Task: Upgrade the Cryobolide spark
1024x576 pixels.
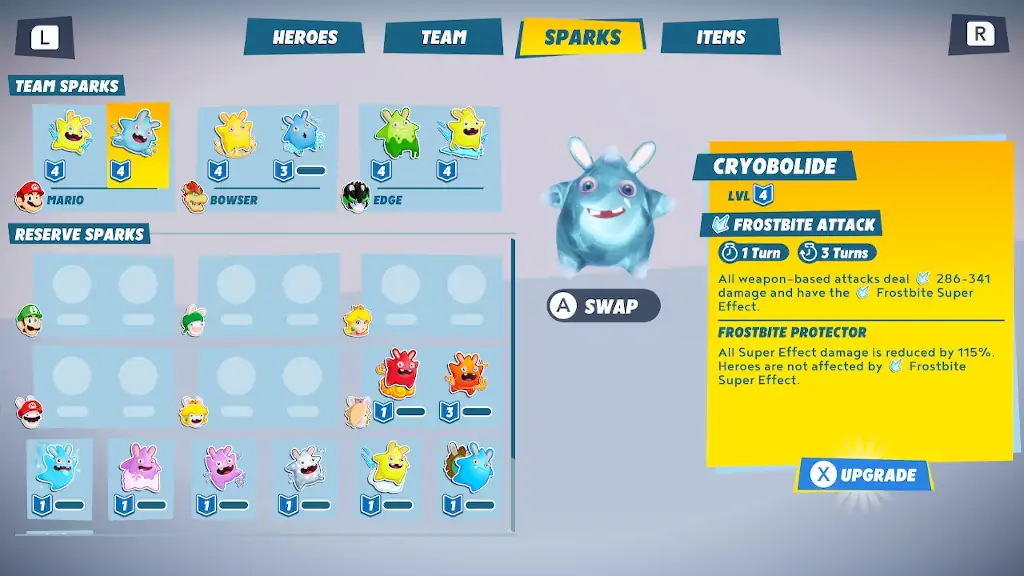Action: point(864,475)
